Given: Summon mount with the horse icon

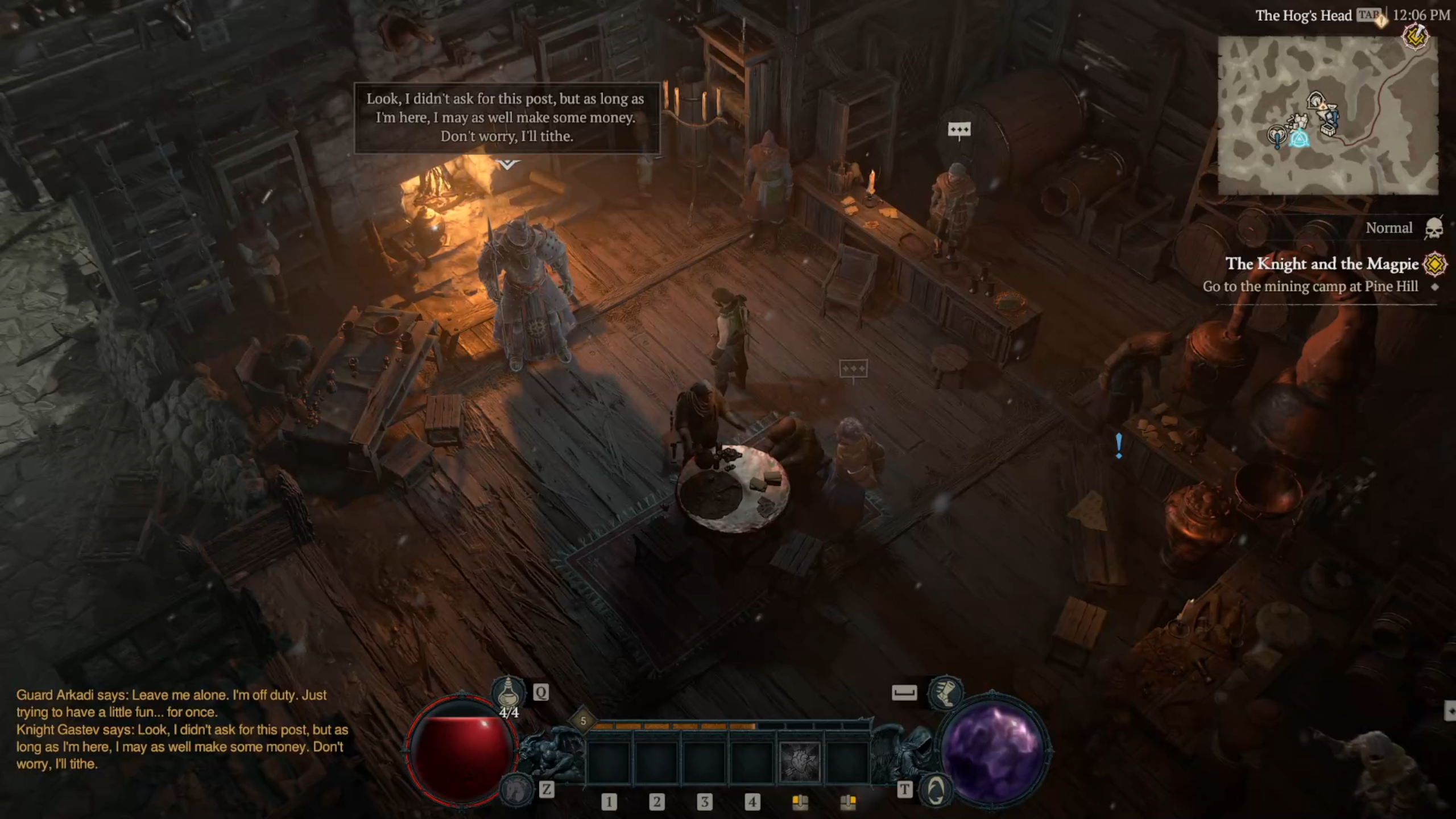Looking at the screenshot, I should (x=515, y=789).
